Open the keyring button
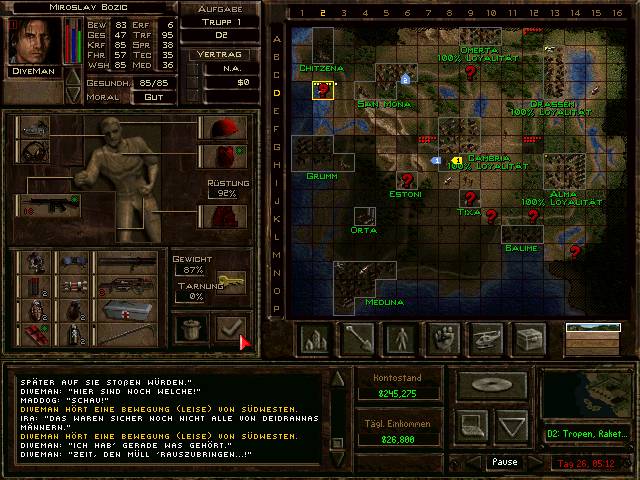640x480 pixels. tap(232, 283)
